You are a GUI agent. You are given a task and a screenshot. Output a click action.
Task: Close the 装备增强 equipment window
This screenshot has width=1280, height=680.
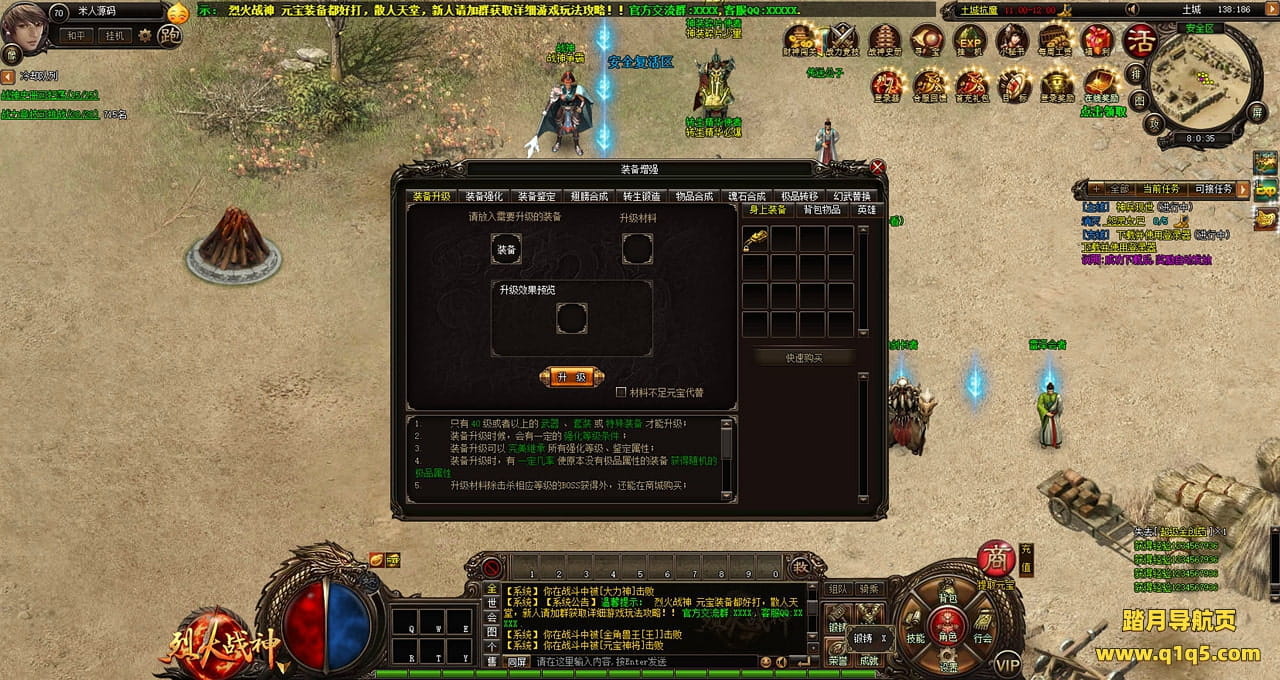click(878, 168)
